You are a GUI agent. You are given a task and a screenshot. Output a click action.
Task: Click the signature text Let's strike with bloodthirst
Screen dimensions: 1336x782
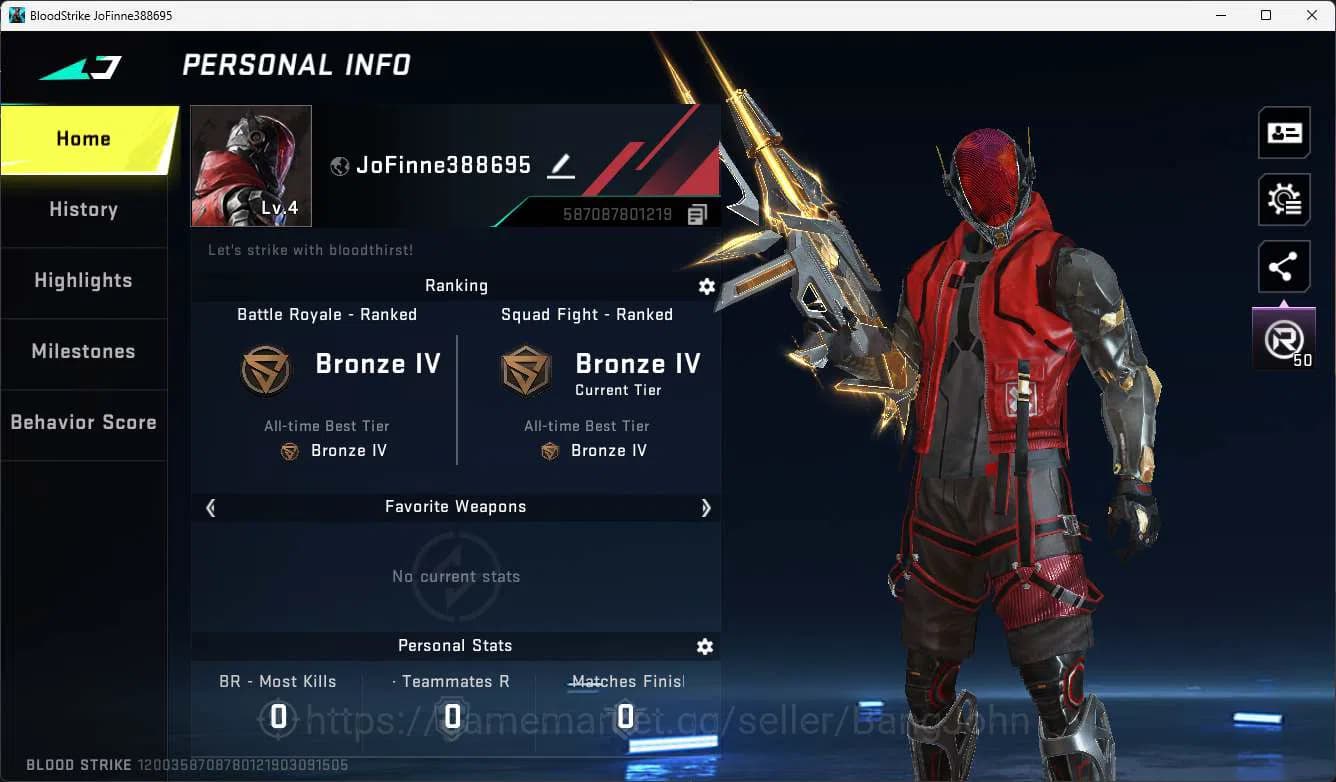tap(310, 250)
